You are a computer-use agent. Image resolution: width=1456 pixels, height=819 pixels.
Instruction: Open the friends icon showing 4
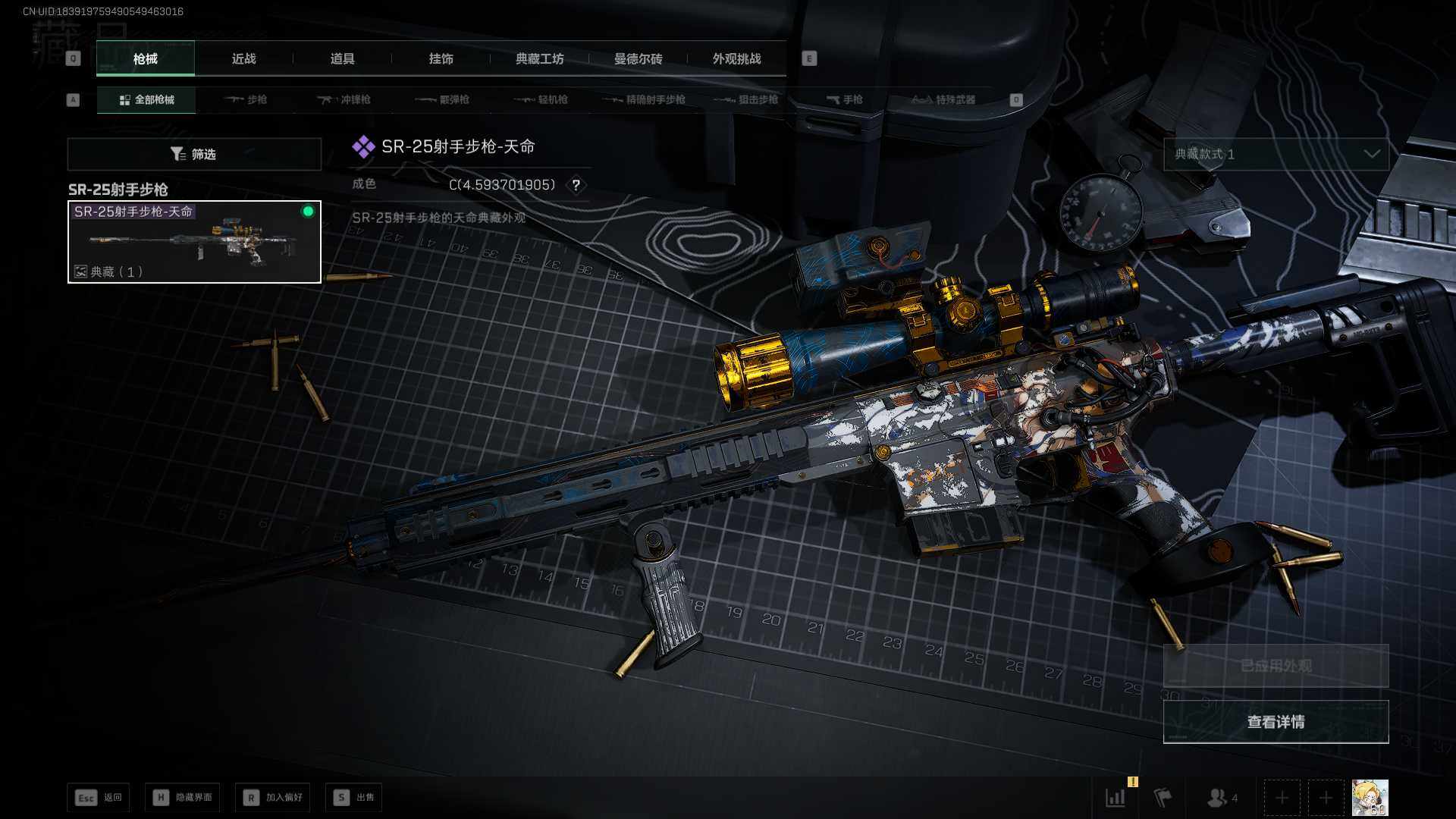(1221, 798)
